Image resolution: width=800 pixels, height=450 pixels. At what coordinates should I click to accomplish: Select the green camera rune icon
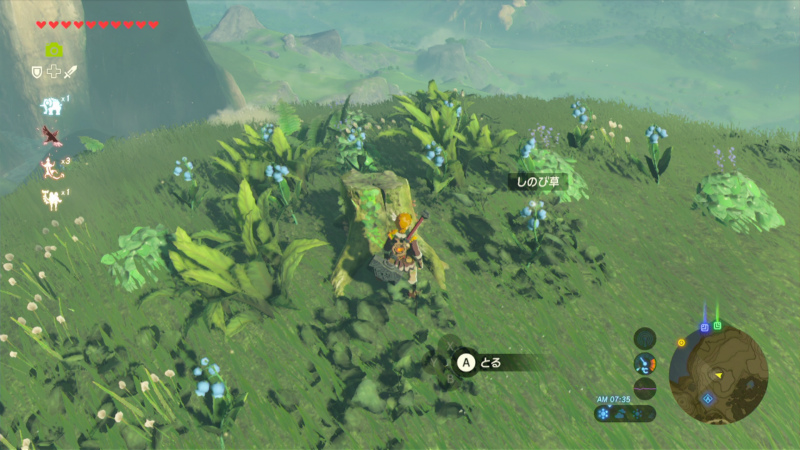54,49
